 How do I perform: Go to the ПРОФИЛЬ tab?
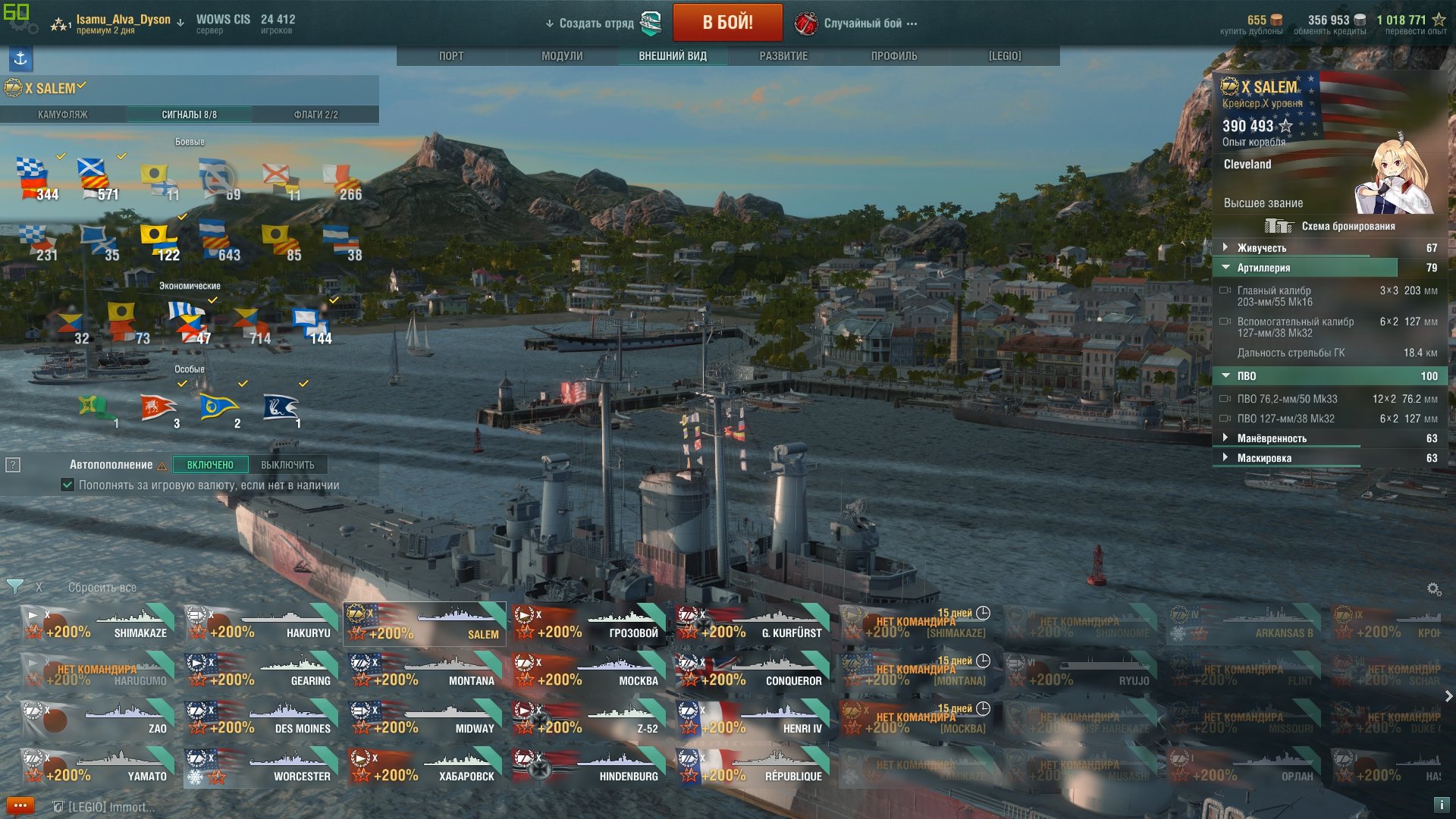(x=894, y=56)
